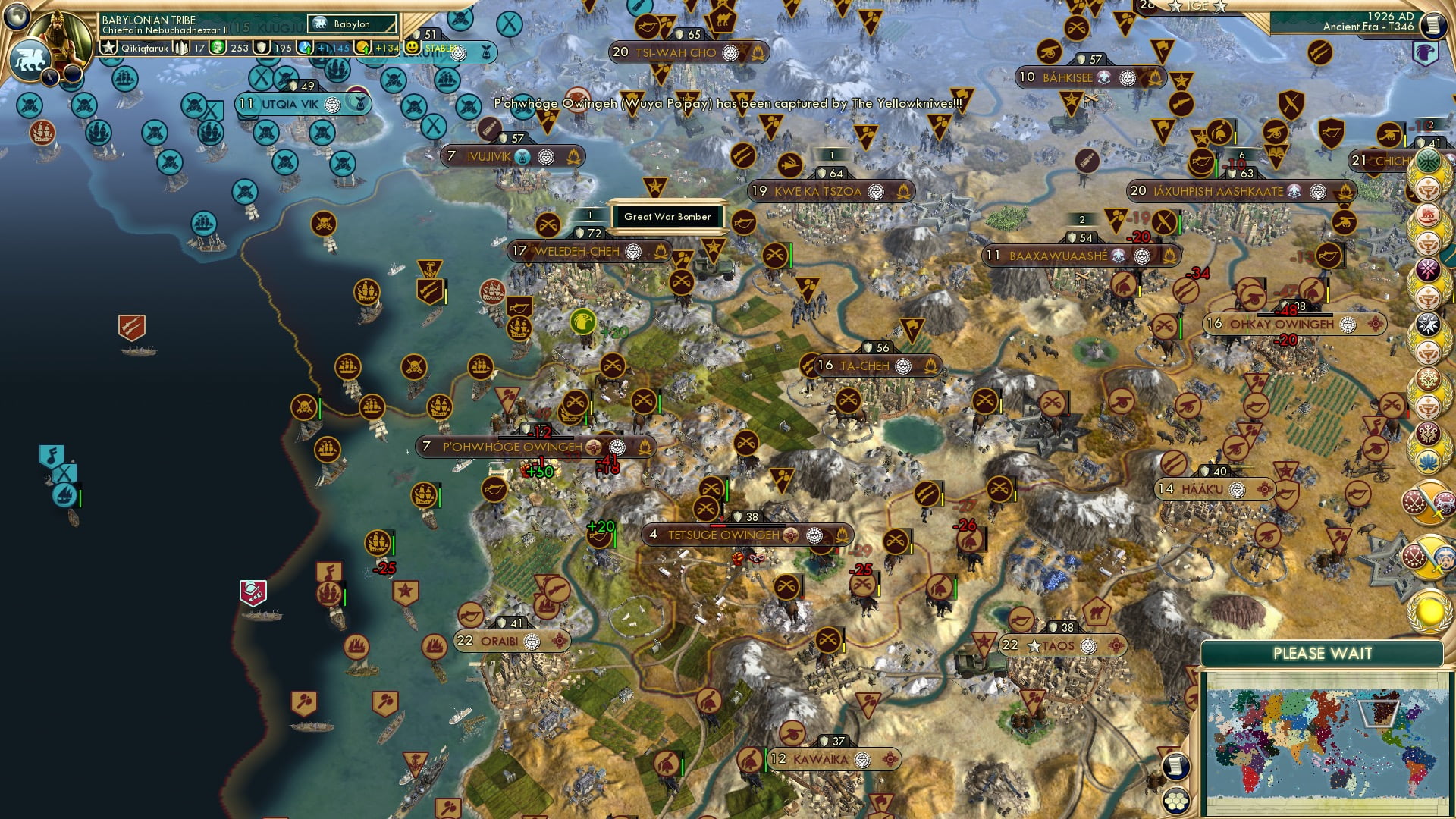
Task: Check happiness via the STABLE smiley icon
Action: (x=413, y=47)
